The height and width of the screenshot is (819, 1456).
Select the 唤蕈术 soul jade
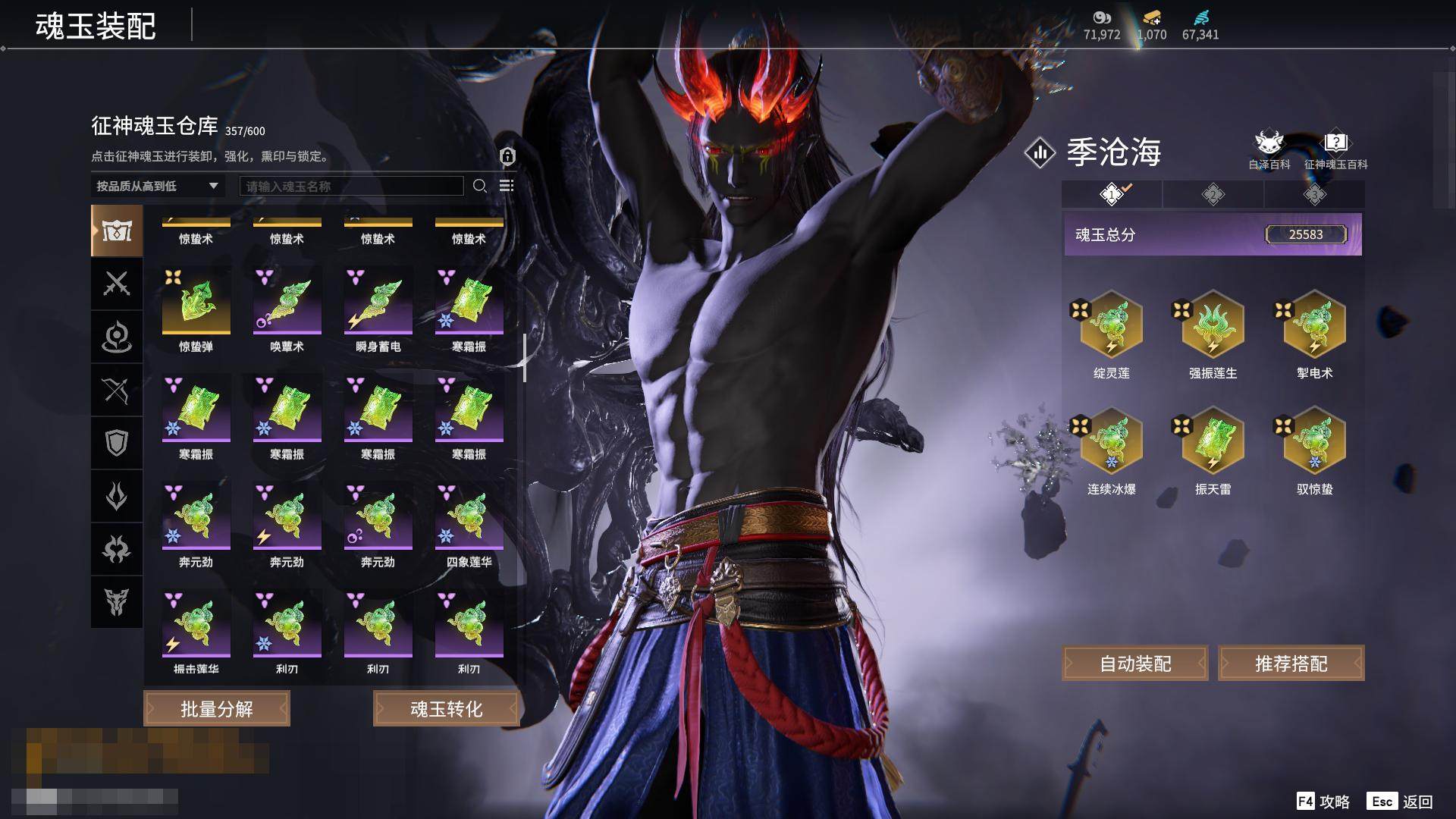click(287, 303)
